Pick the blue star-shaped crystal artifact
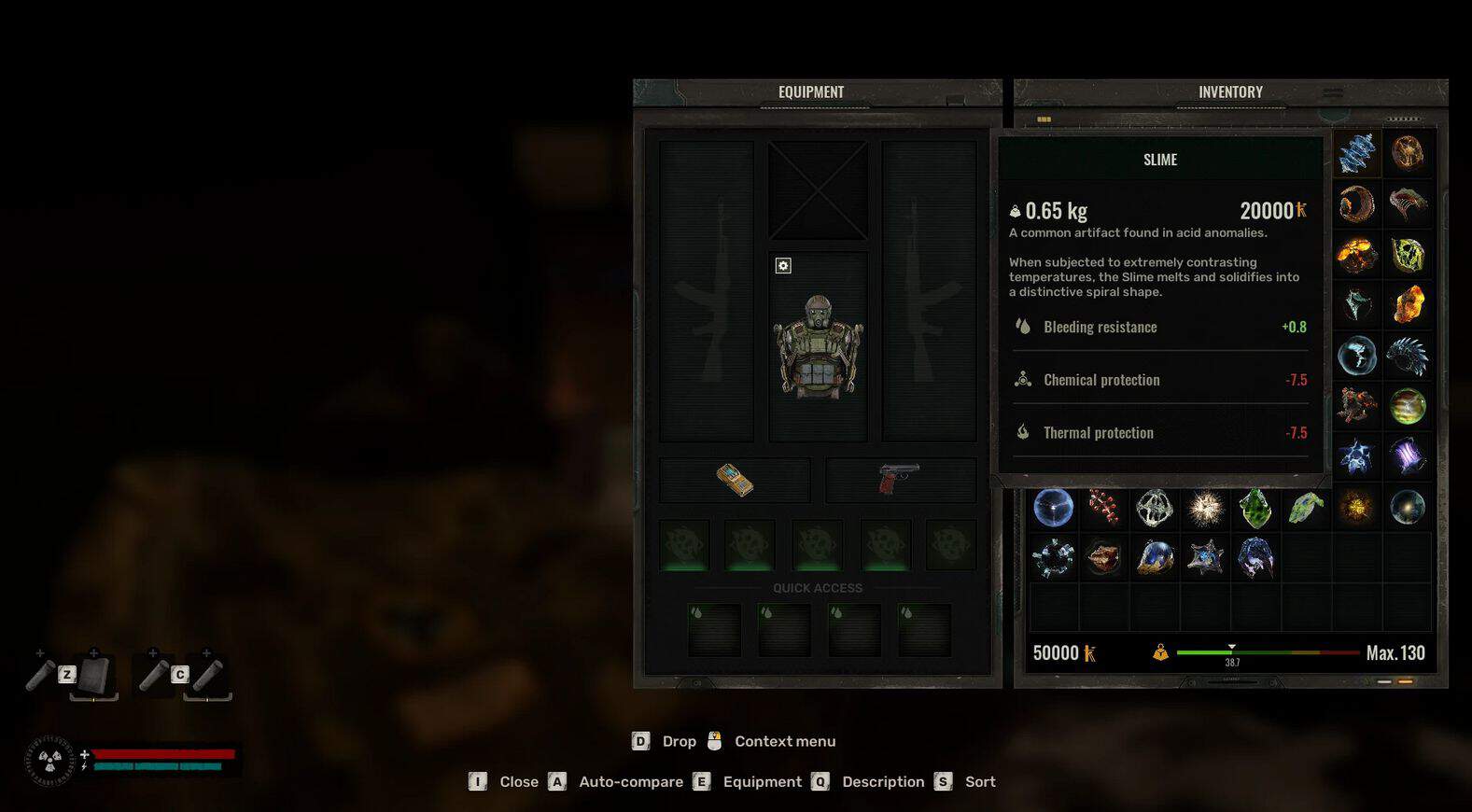Viewport: 1472px width, 812px height. point(1356,457)
